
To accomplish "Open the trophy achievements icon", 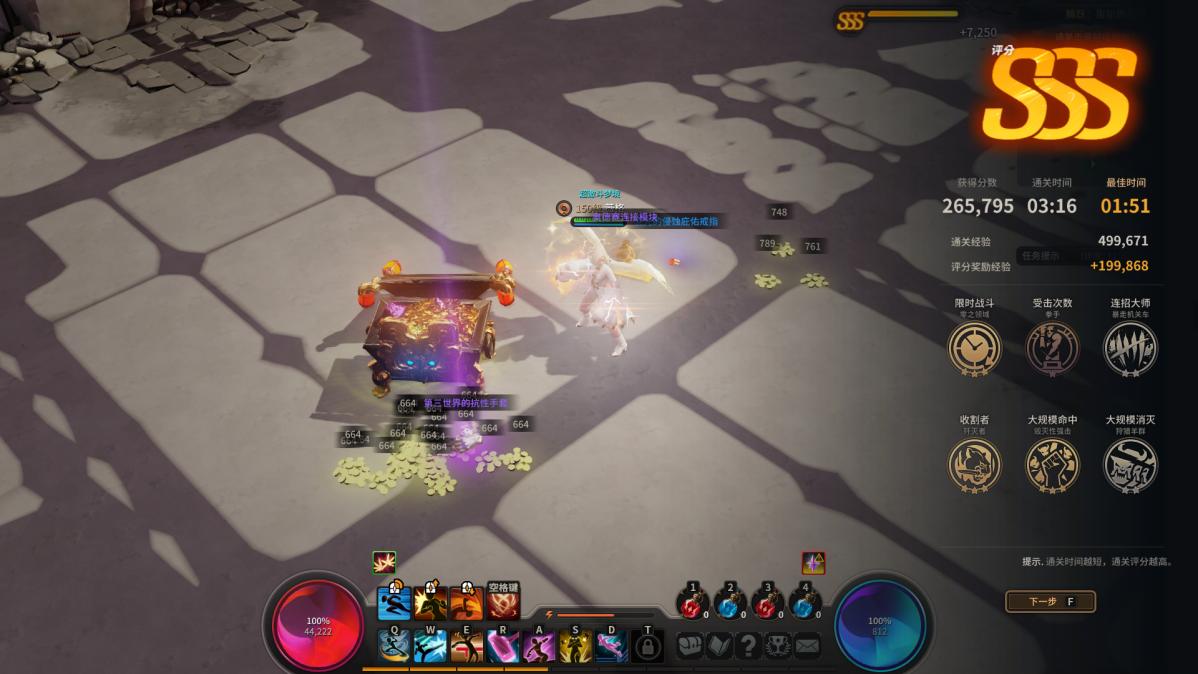I will pyautogui.click(x=777, y=645).
